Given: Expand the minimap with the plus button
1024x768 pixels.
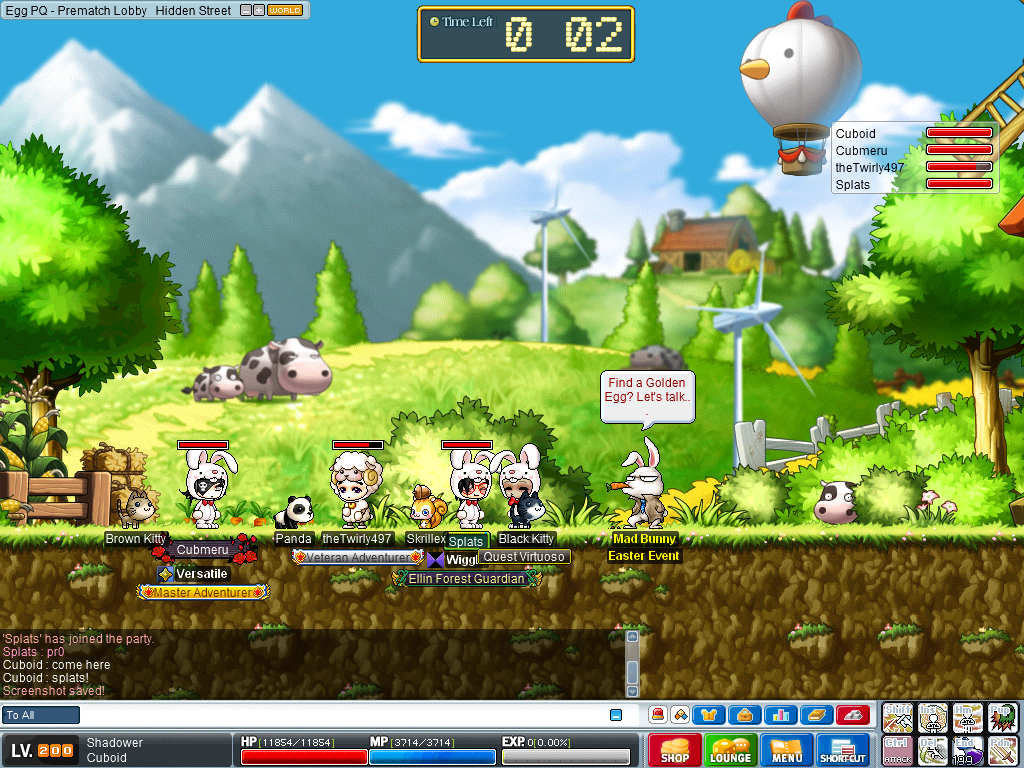Looking at the screenshot, I should [259, 10].
